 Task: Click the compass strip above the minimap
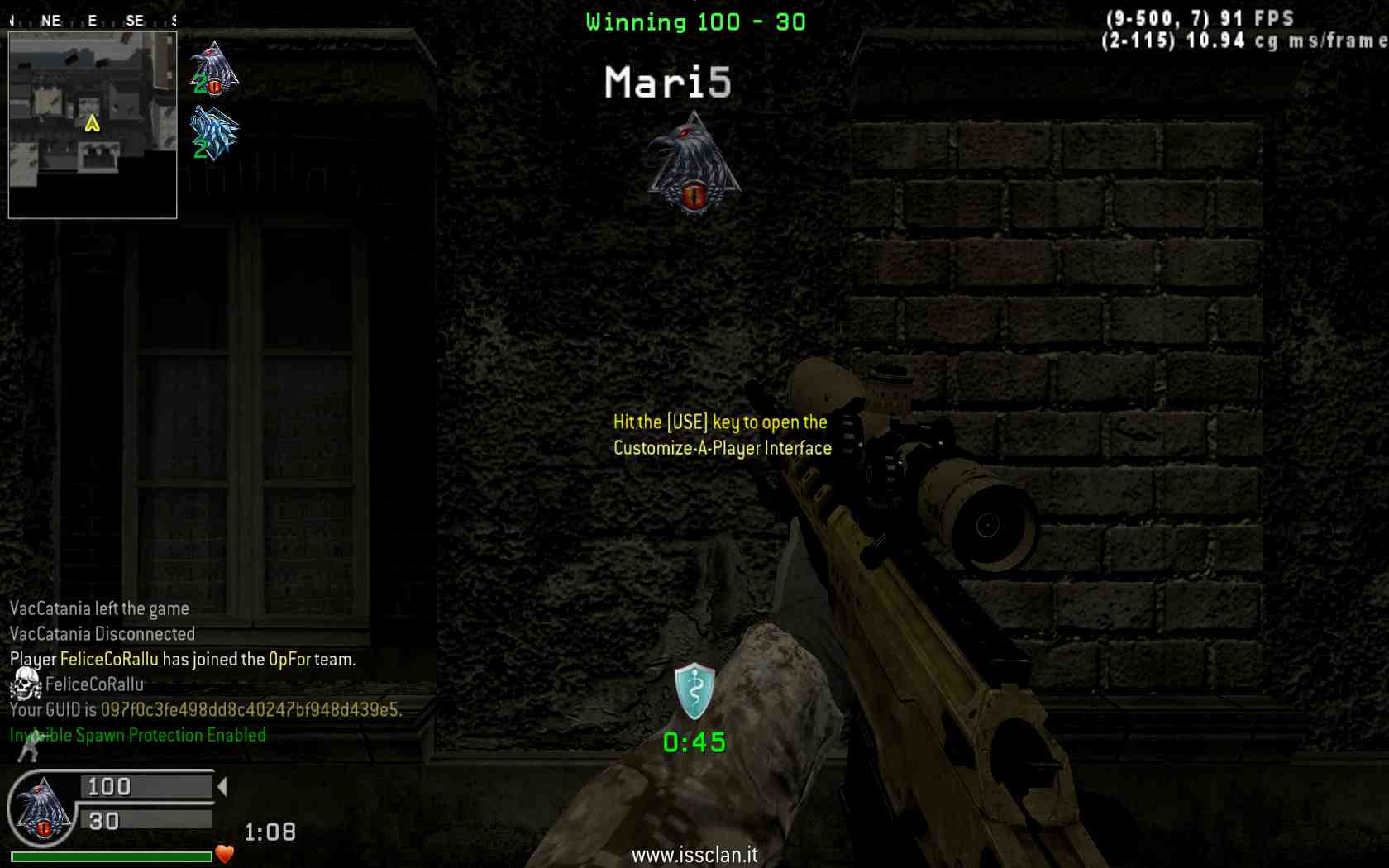click(93, 21)
